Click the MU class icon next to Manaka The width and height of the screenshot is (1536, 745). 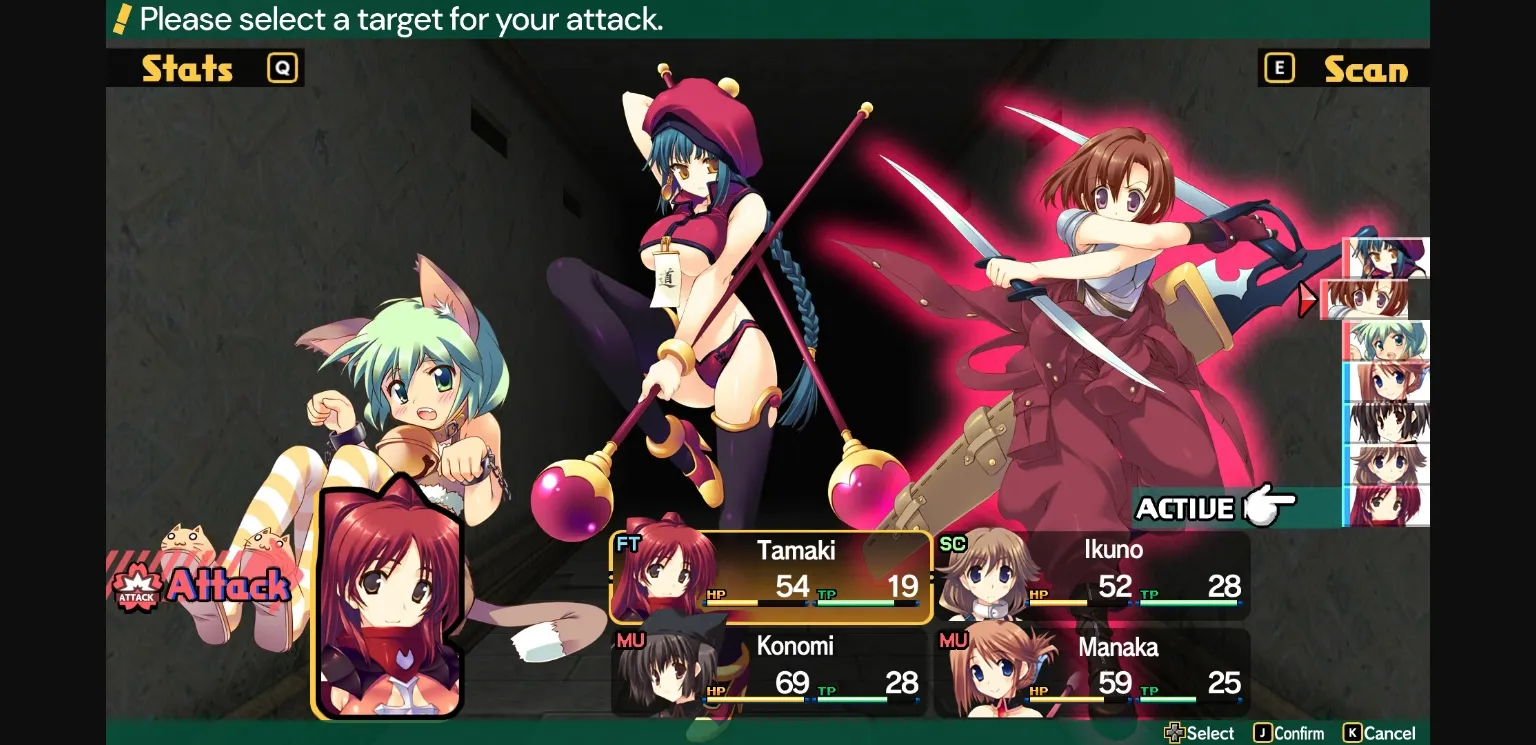953,638
